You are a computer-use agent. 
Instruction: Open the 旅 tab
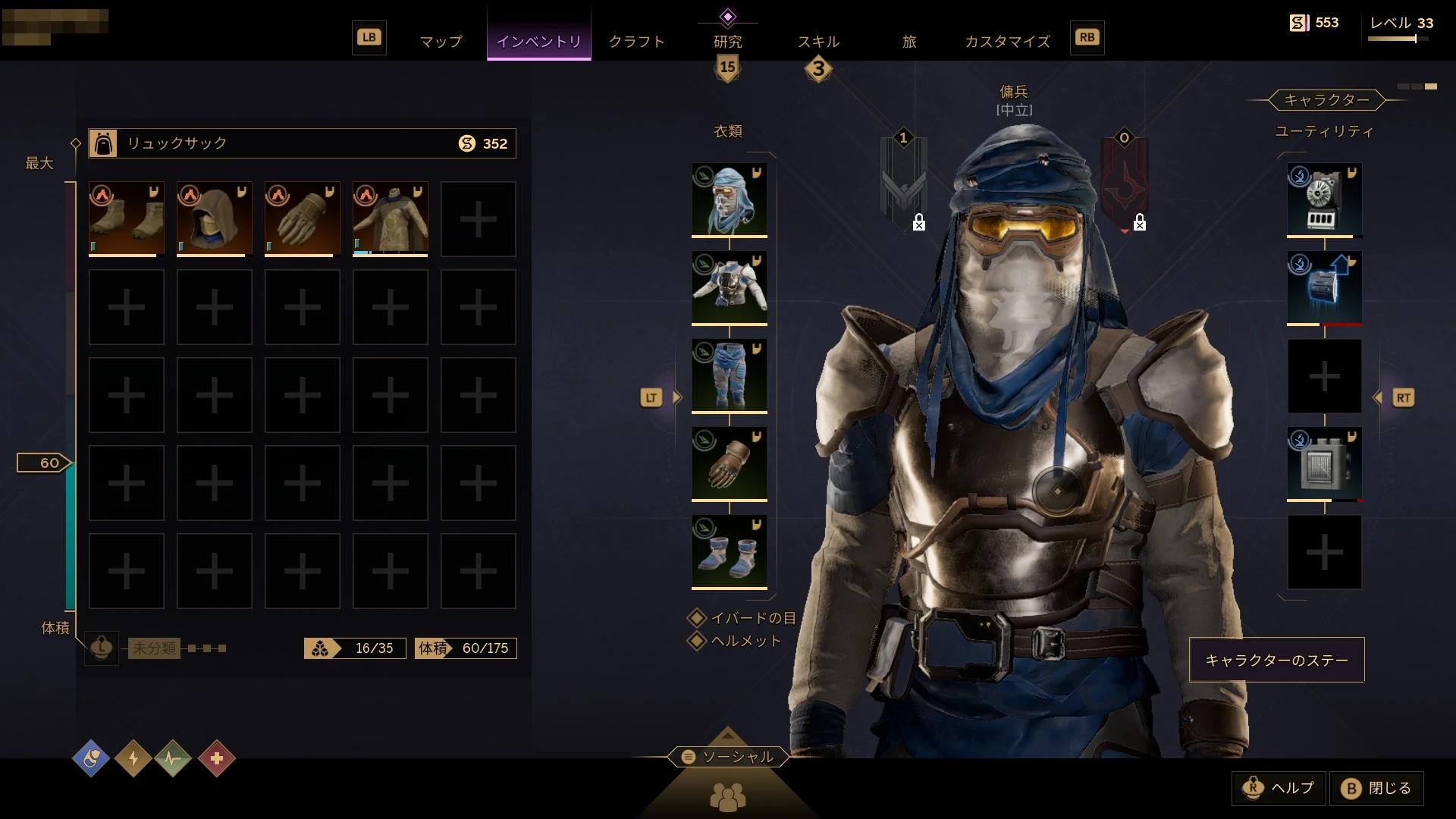point(909,42)
